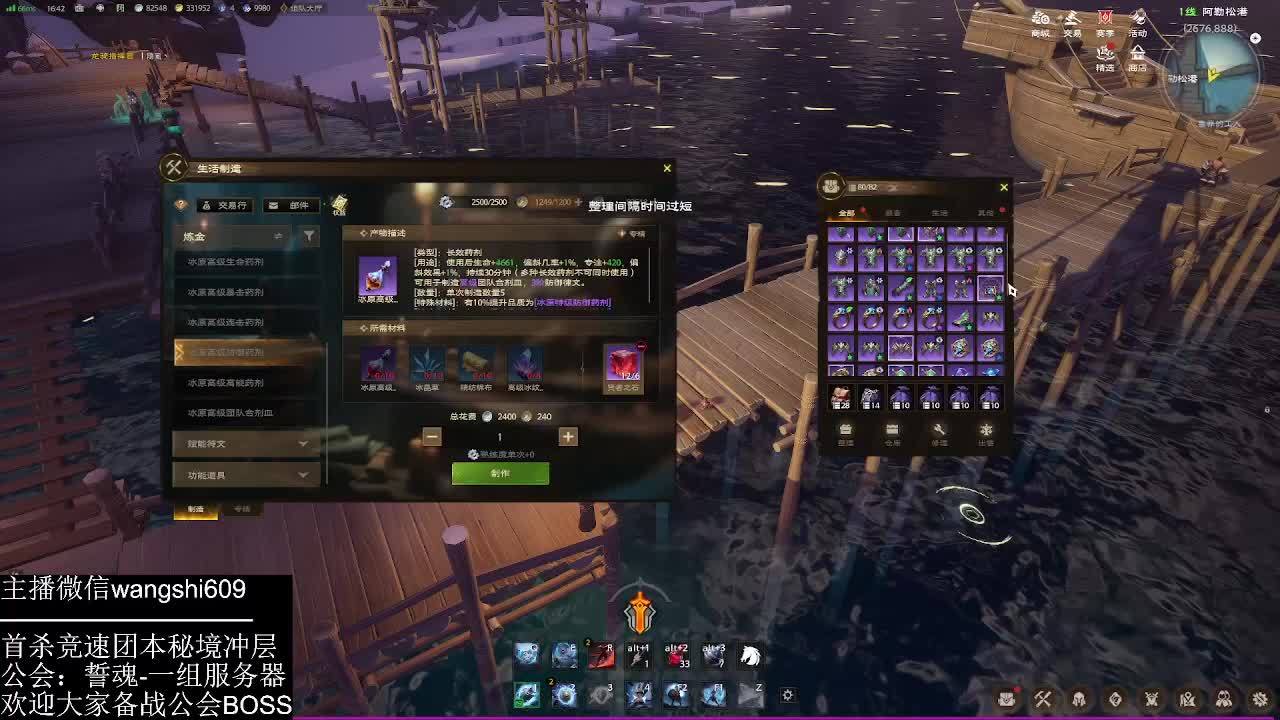1280x720 pixels.
Task: Open the 交易行 trading house
Action: (x=224, y=205)
